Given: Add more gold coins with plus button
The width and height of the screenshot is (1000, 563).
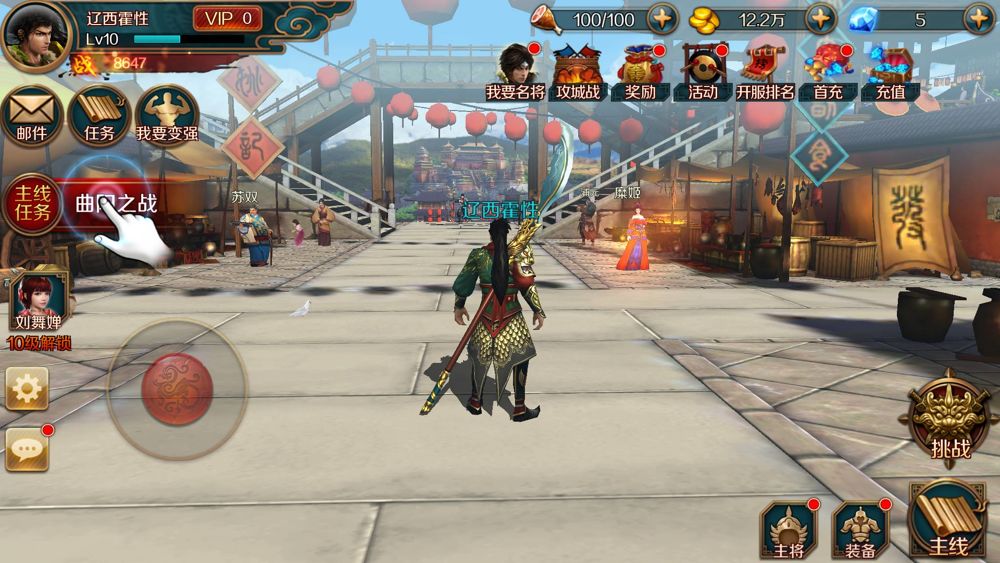Looking at the screenshot, I should (x=820, y=19).
